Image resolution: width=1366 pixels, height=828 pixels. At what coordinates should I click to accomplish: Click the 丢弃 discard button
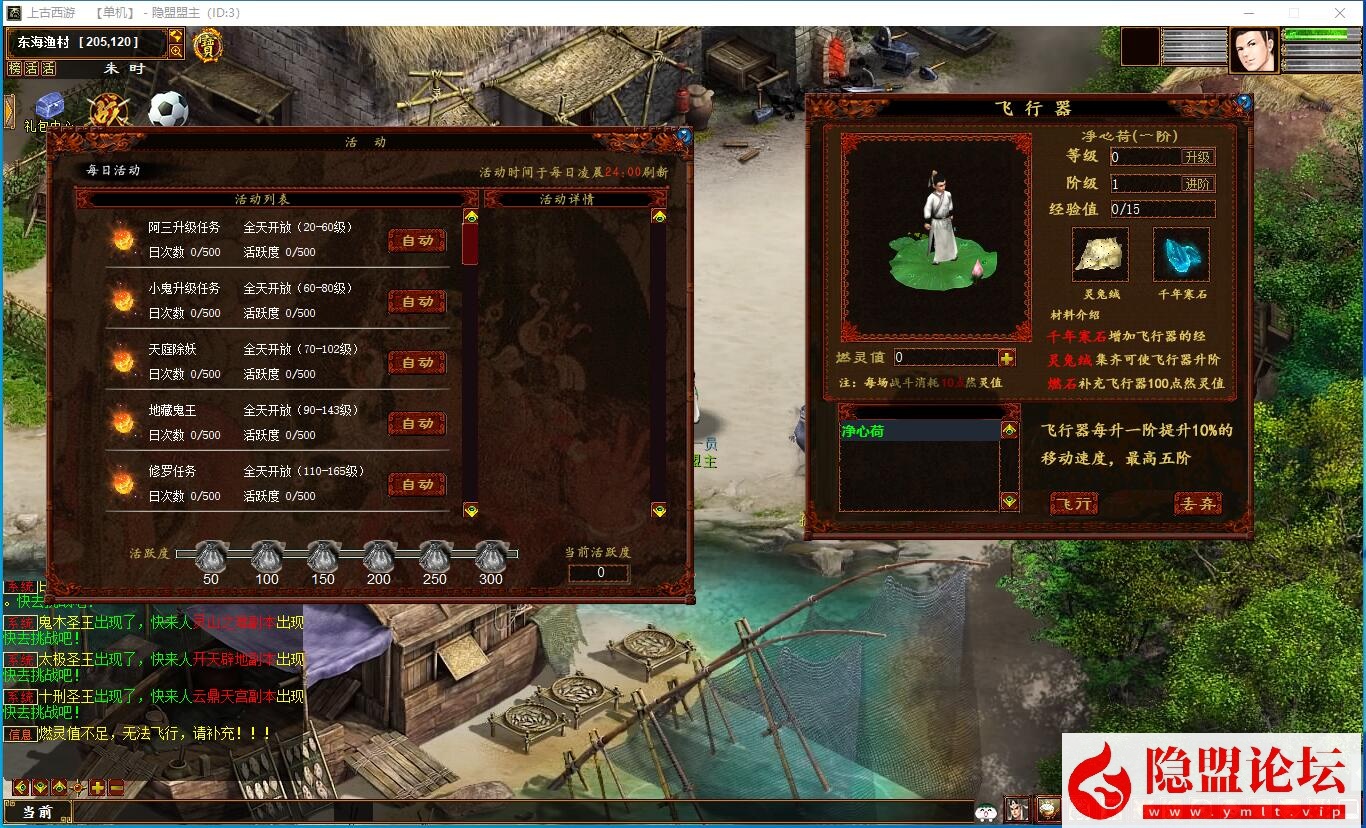pyautogui.click(x=1197, y=504)
